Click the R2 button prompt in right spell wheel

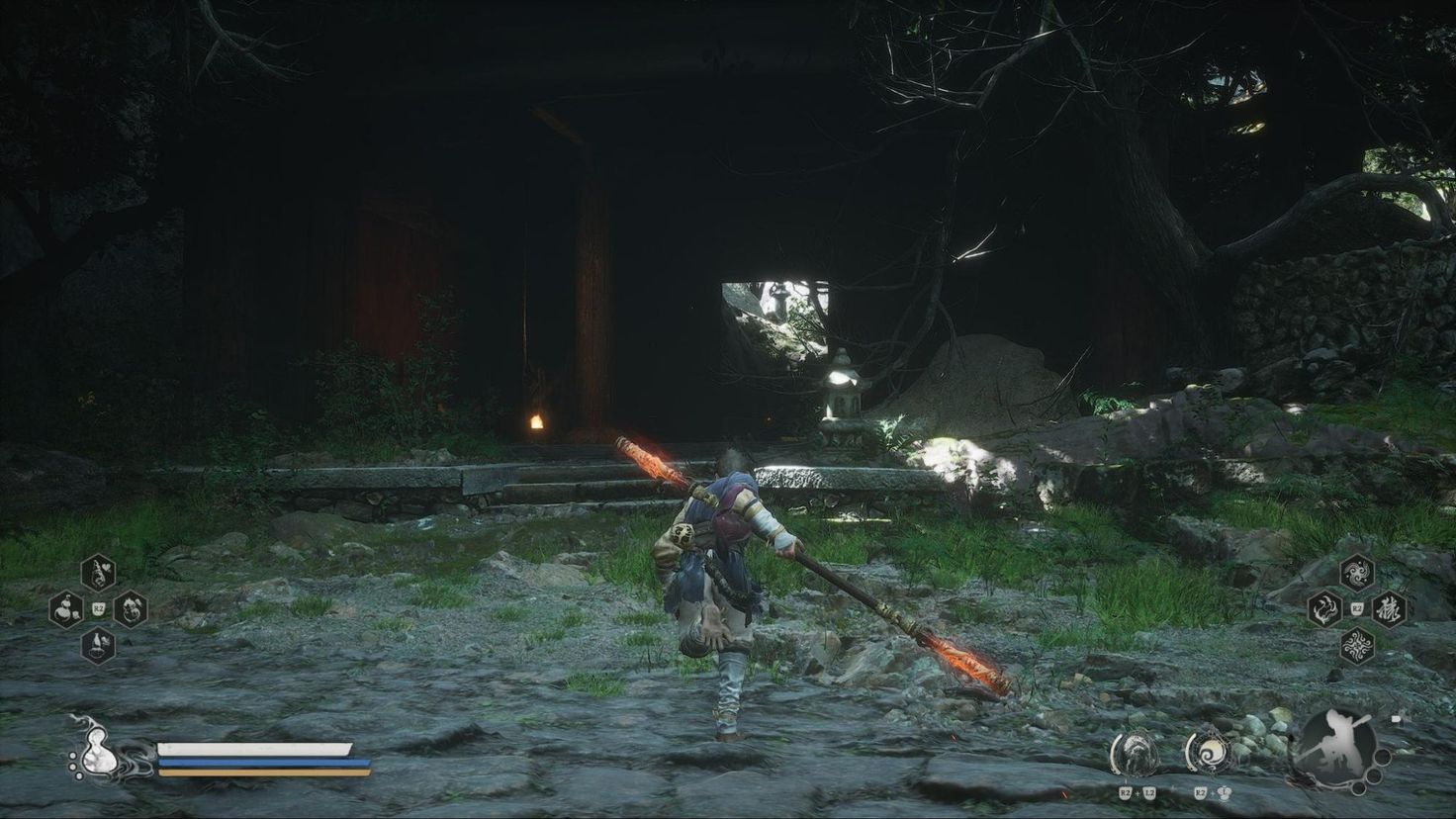(x=1356, y=609)
